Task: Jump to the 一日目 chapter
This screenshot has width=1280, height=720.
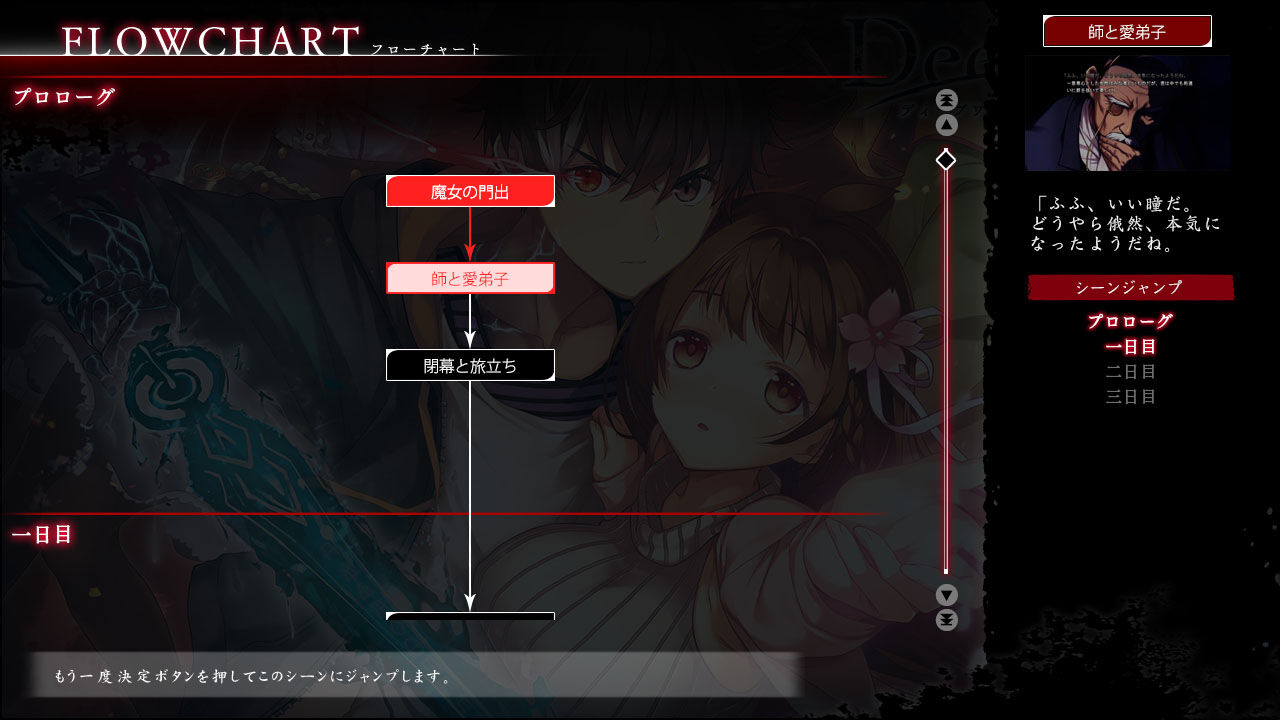Action: point(1131,346)
